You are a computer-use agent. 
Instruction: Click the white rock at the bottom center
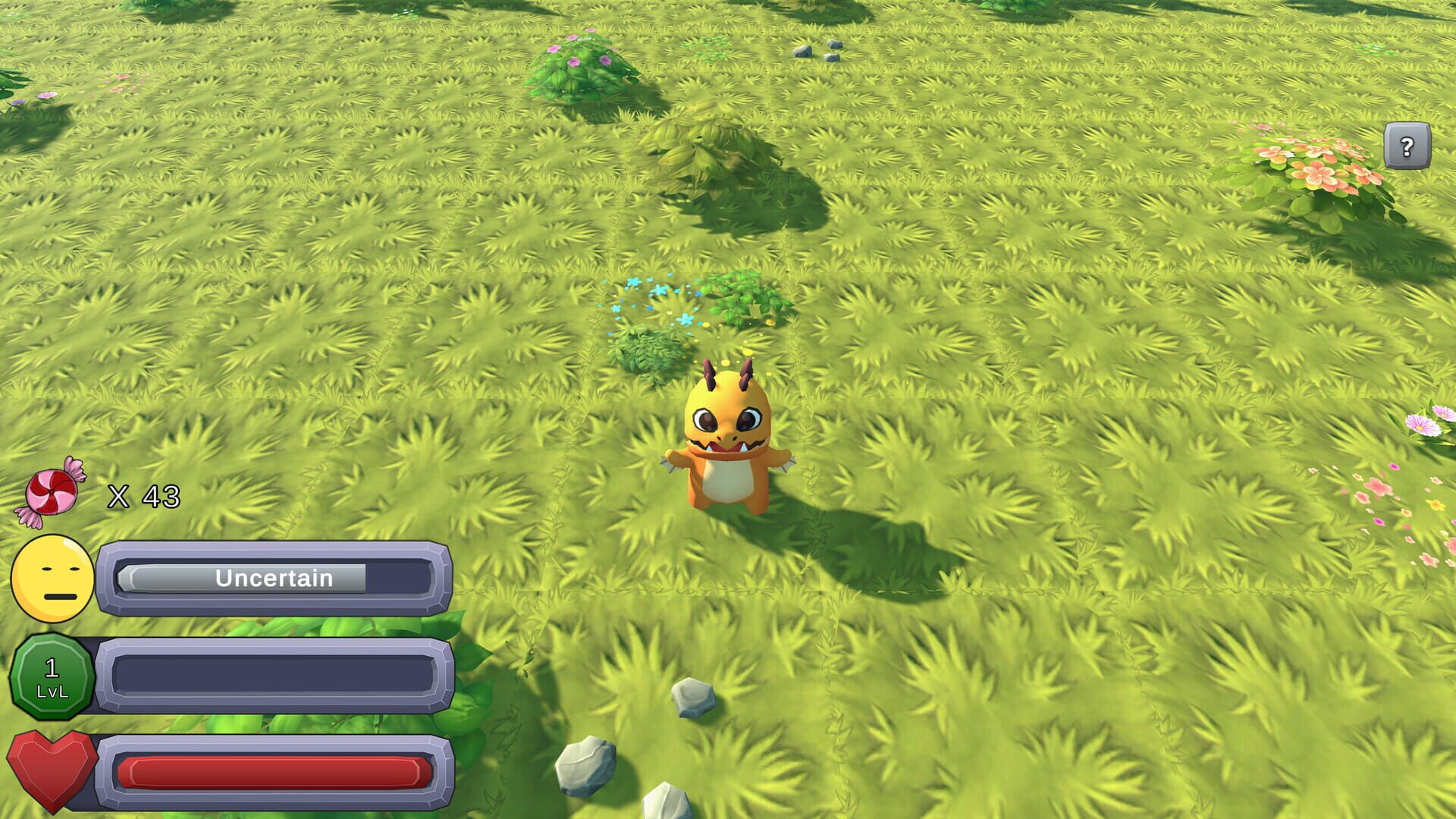point(588,766)
